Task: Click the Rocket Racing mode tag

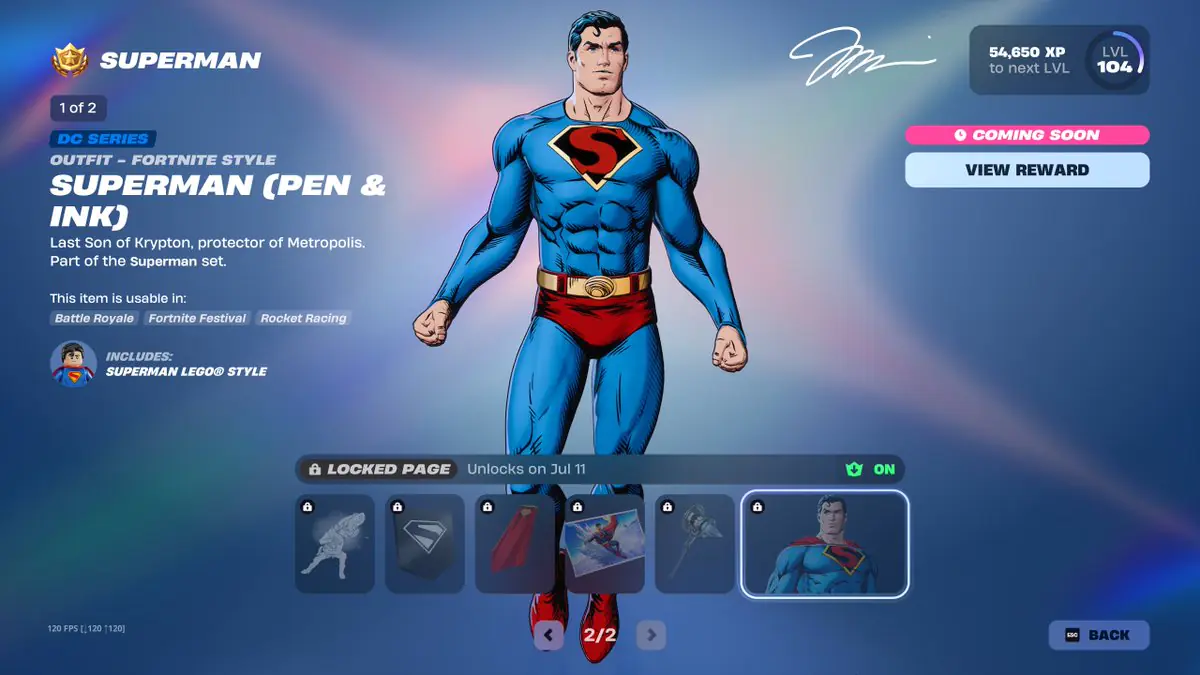Action: [x=303, y=318]
